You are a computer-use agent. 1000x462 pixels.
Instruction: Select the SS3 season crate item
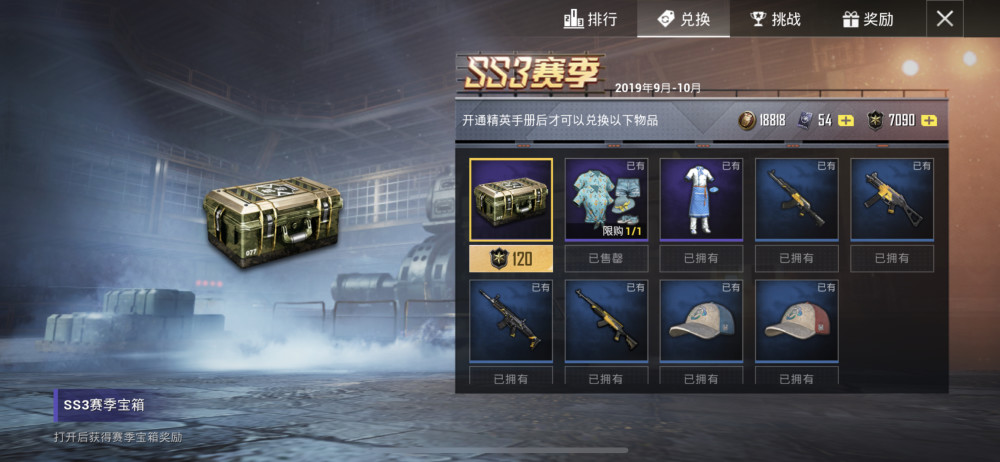tap(511, 200)
